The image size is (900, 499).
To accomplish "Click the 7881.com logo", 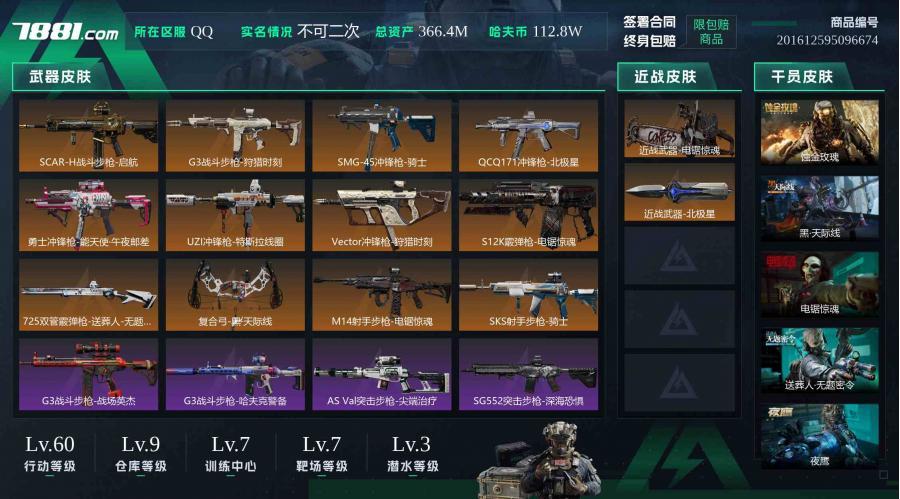I will 65,32.
